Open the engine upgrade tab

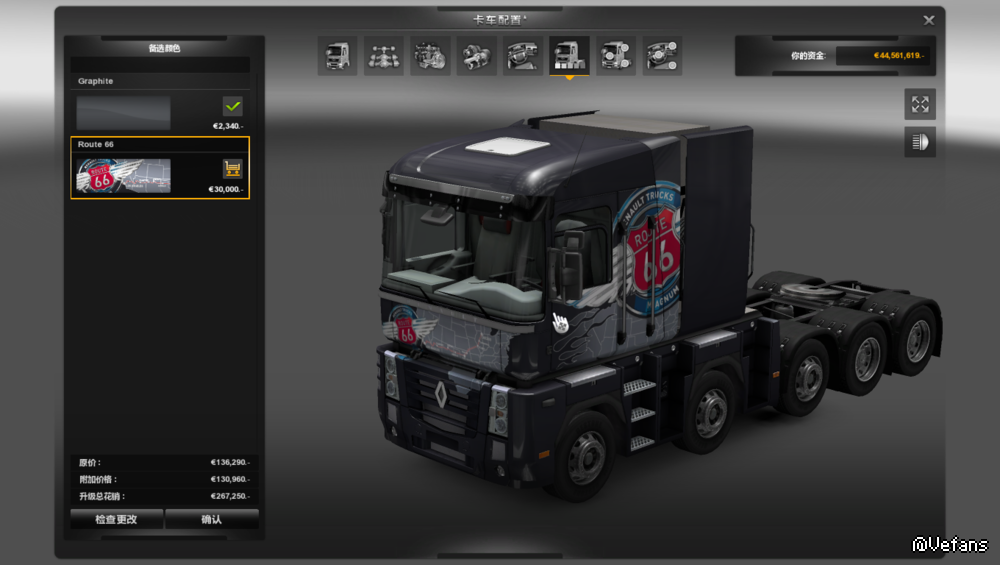(x=431, y=56)
